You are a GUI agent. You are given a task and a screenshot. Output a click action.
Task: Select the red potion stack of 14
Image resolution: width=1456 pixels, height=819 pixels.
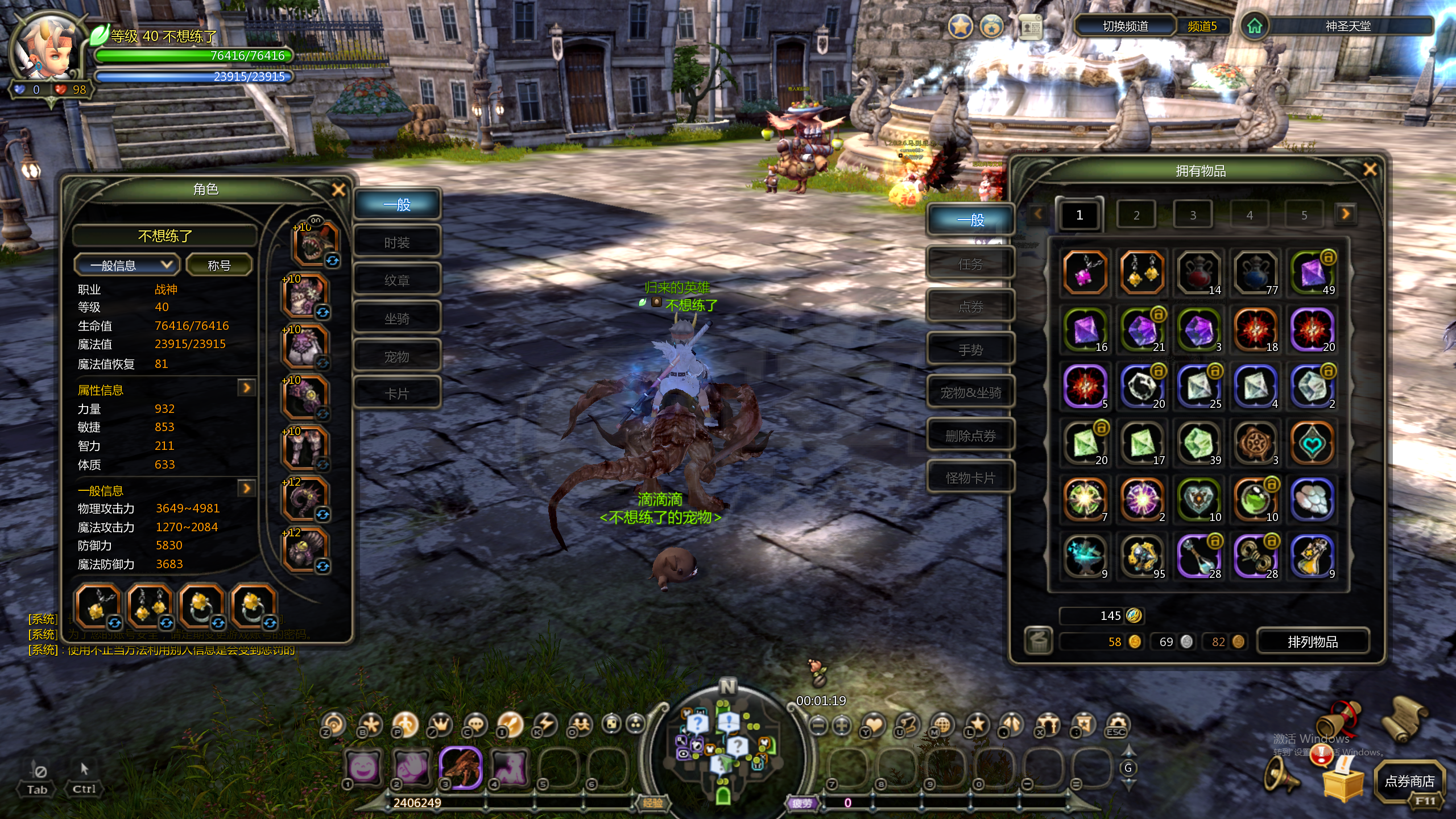[x=1198, y=273]
